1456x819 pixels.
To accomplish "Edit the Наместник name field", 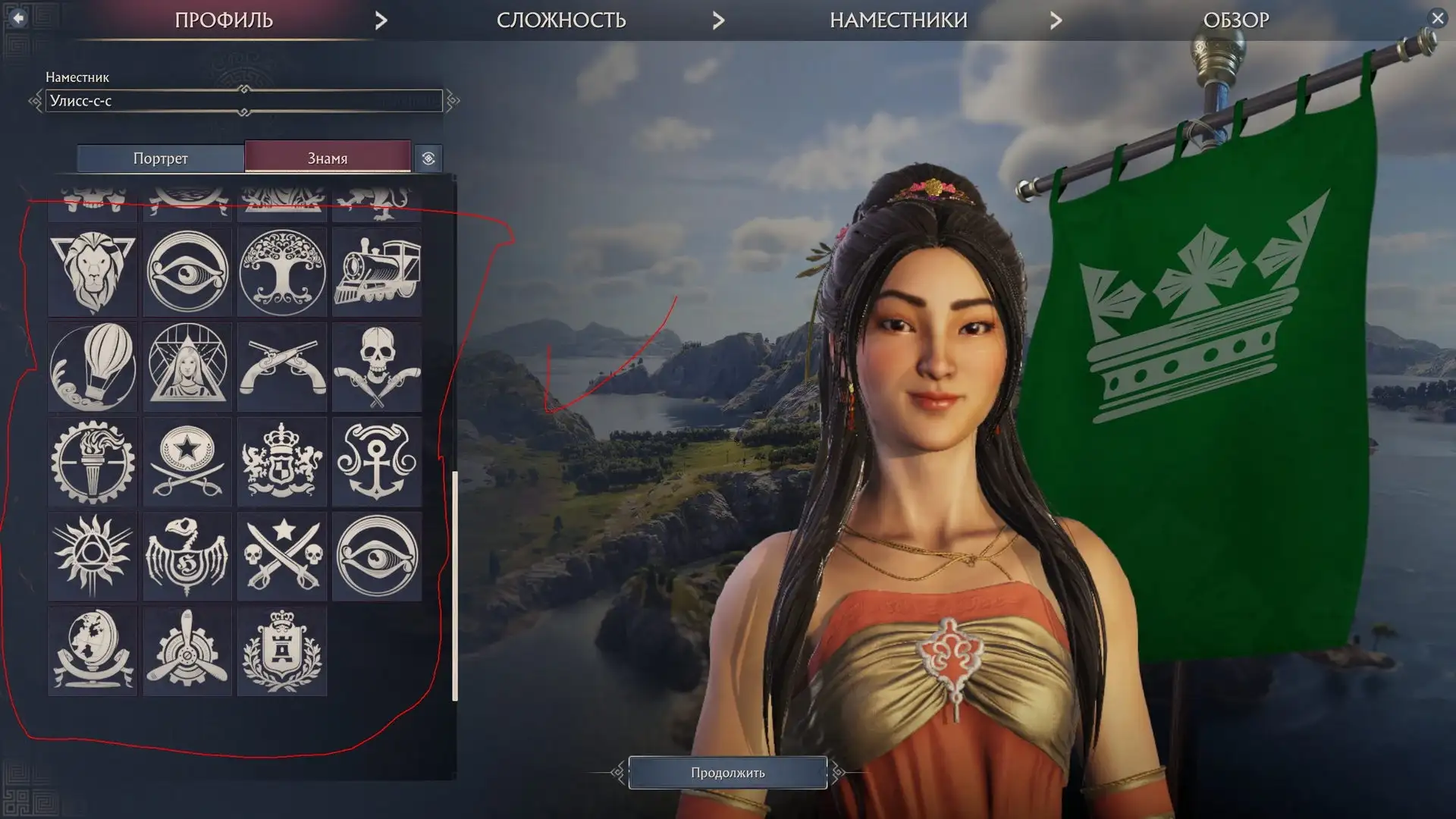I will [243, 101].
